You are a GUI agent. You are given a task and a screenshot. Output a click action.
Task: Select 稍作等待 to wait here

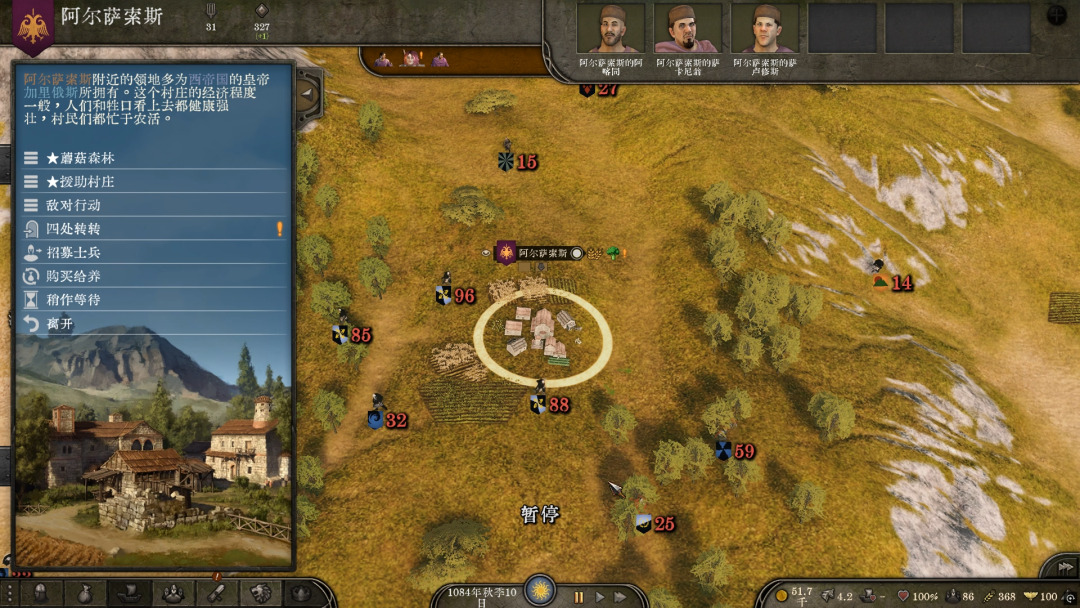(74, 299)
